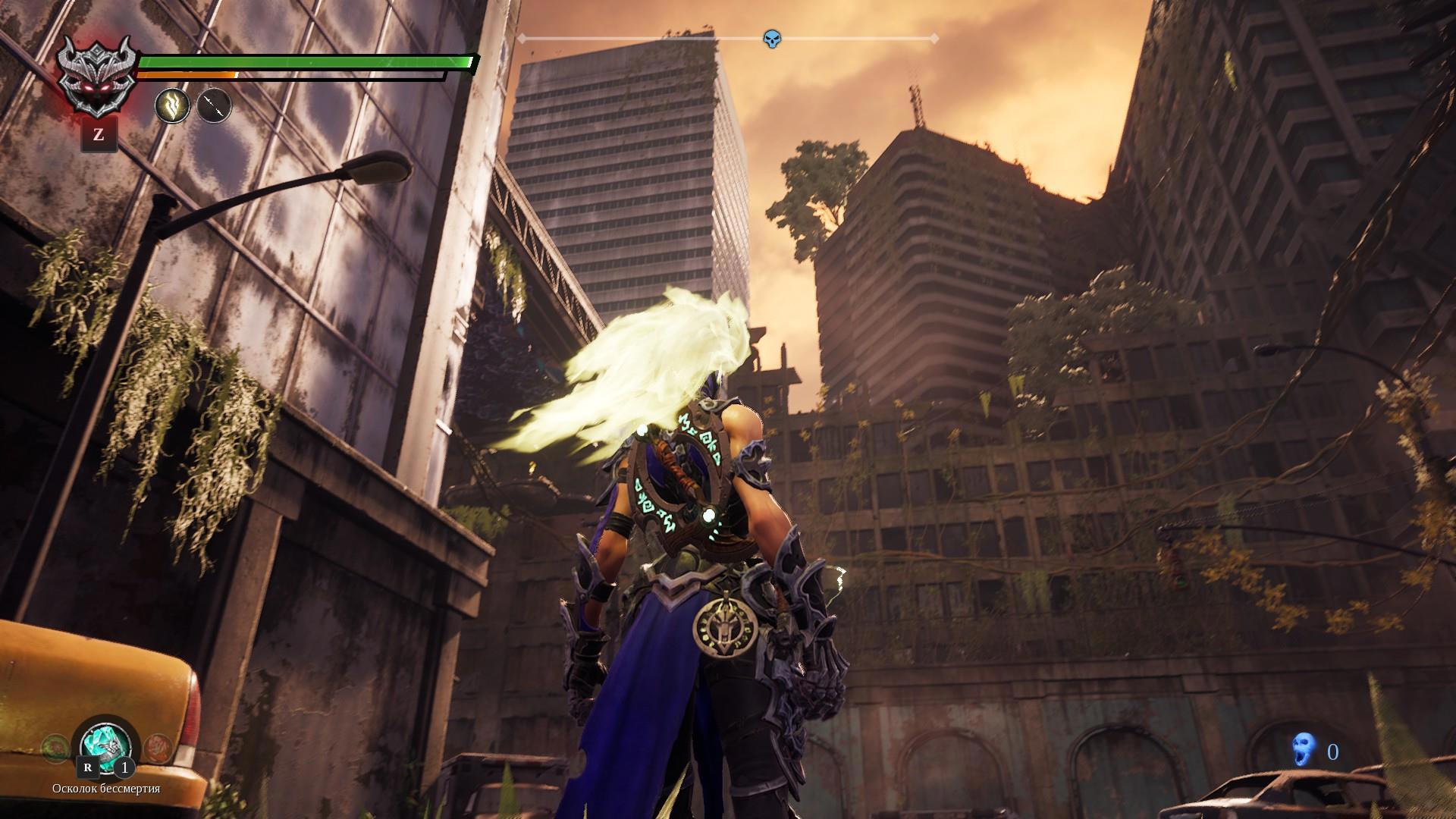Viewport: 1456px width, 819px height.
Task: Use the turquoise Осколок бессмертия shard item
Action: [105, 744]
